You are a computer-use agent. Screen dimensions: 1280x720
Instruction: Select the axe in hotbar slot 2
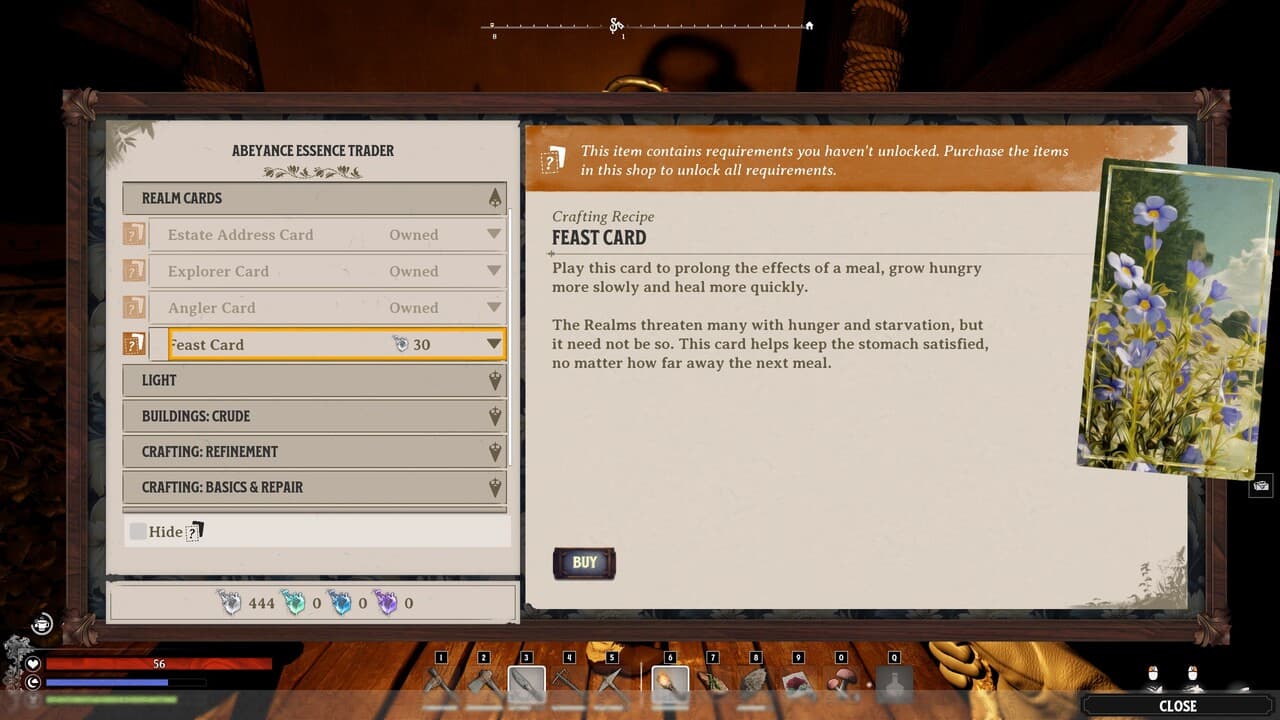(x=484, y=683)
